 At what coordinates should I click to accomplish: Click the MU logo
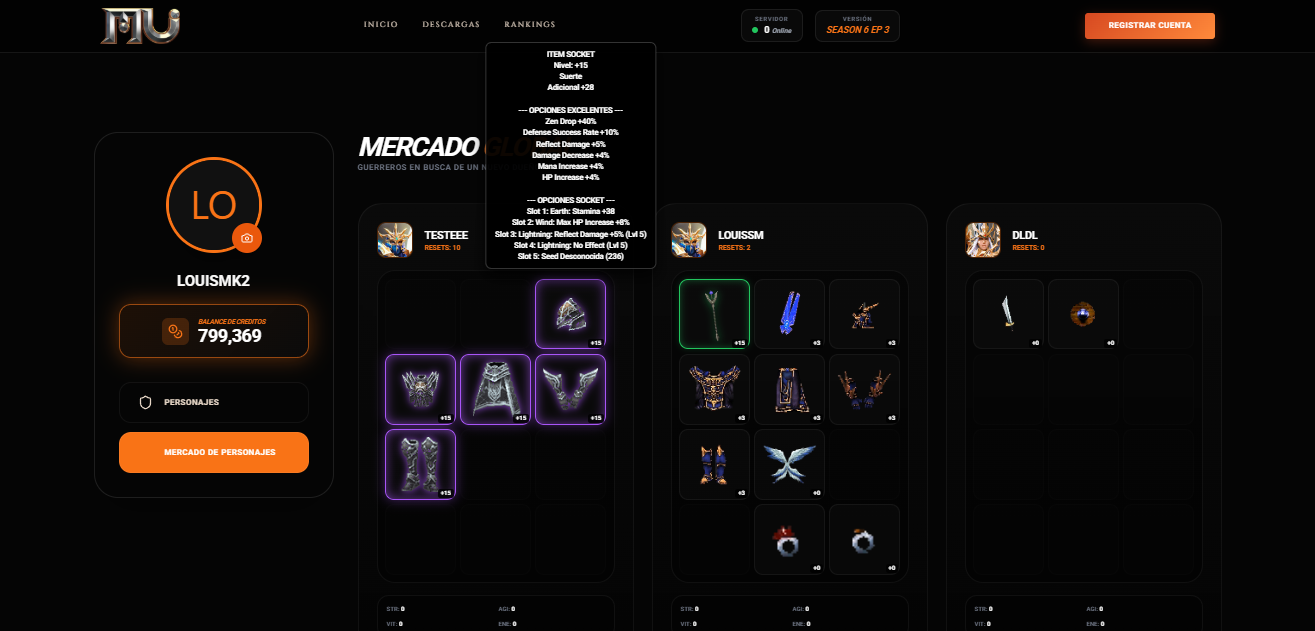pos(140,26)
